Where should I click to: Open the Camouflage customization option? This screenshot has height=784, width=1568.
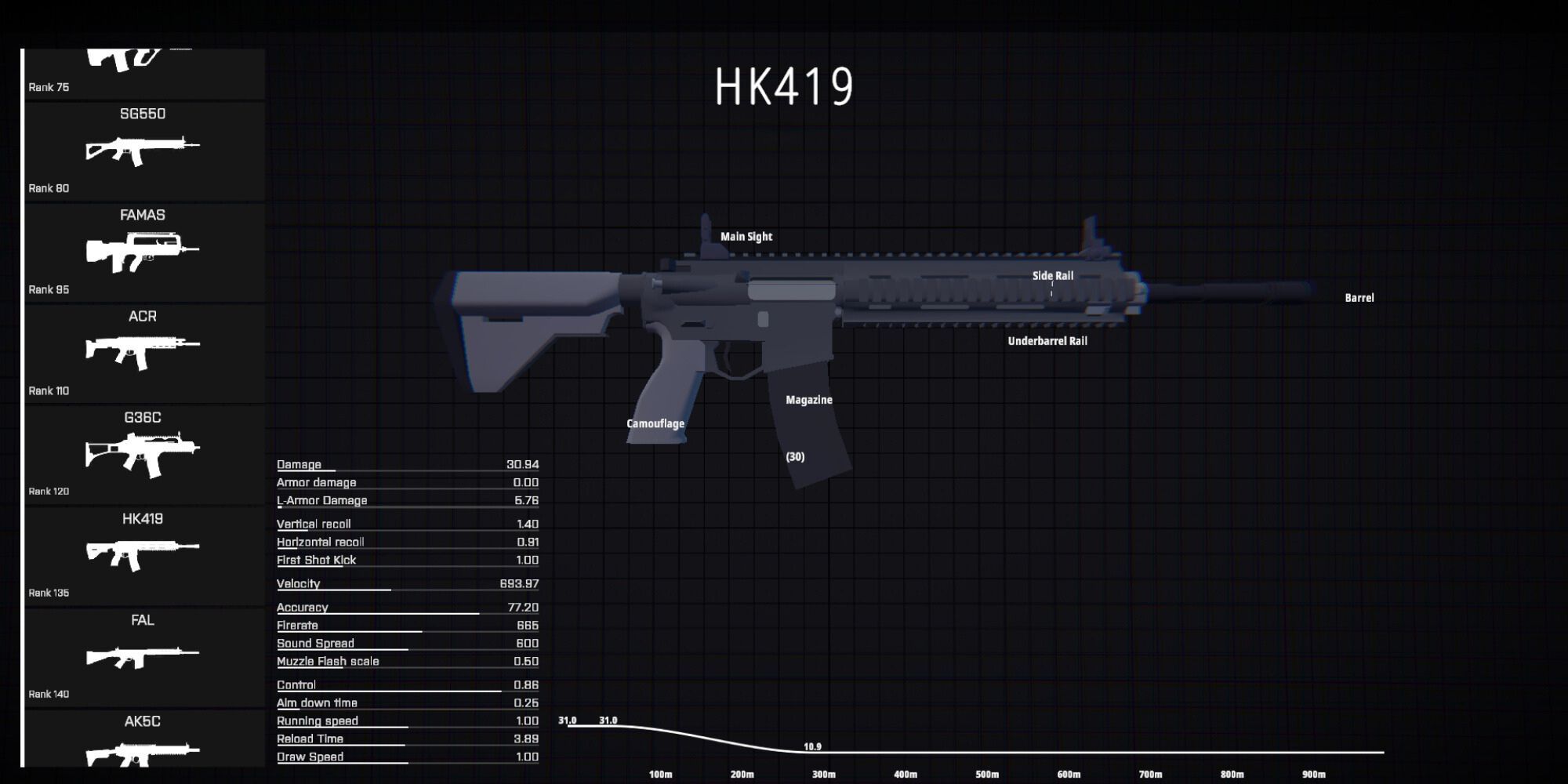pos(655,423)
